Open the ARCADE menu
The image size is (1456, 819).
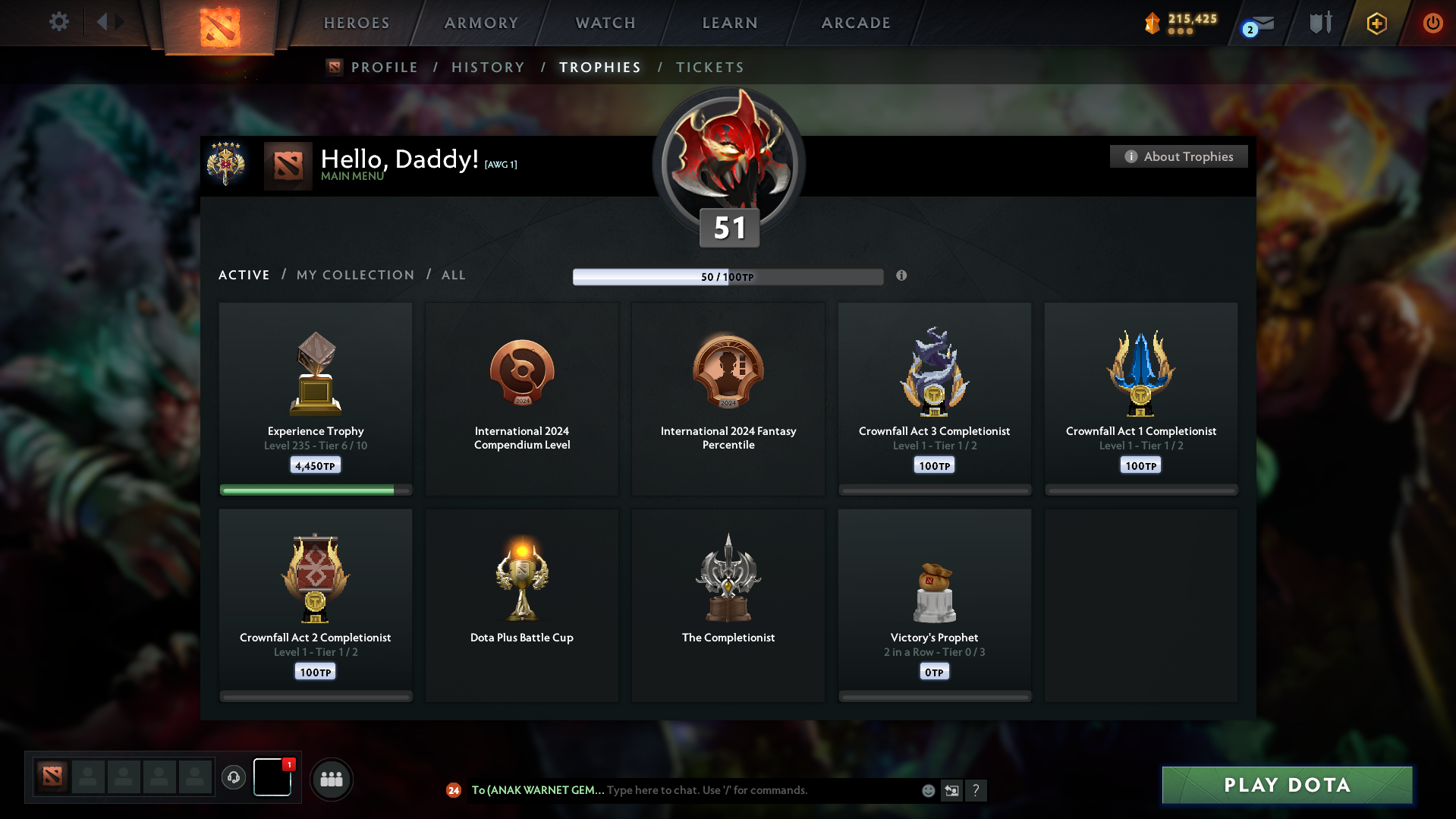point(855,23)
